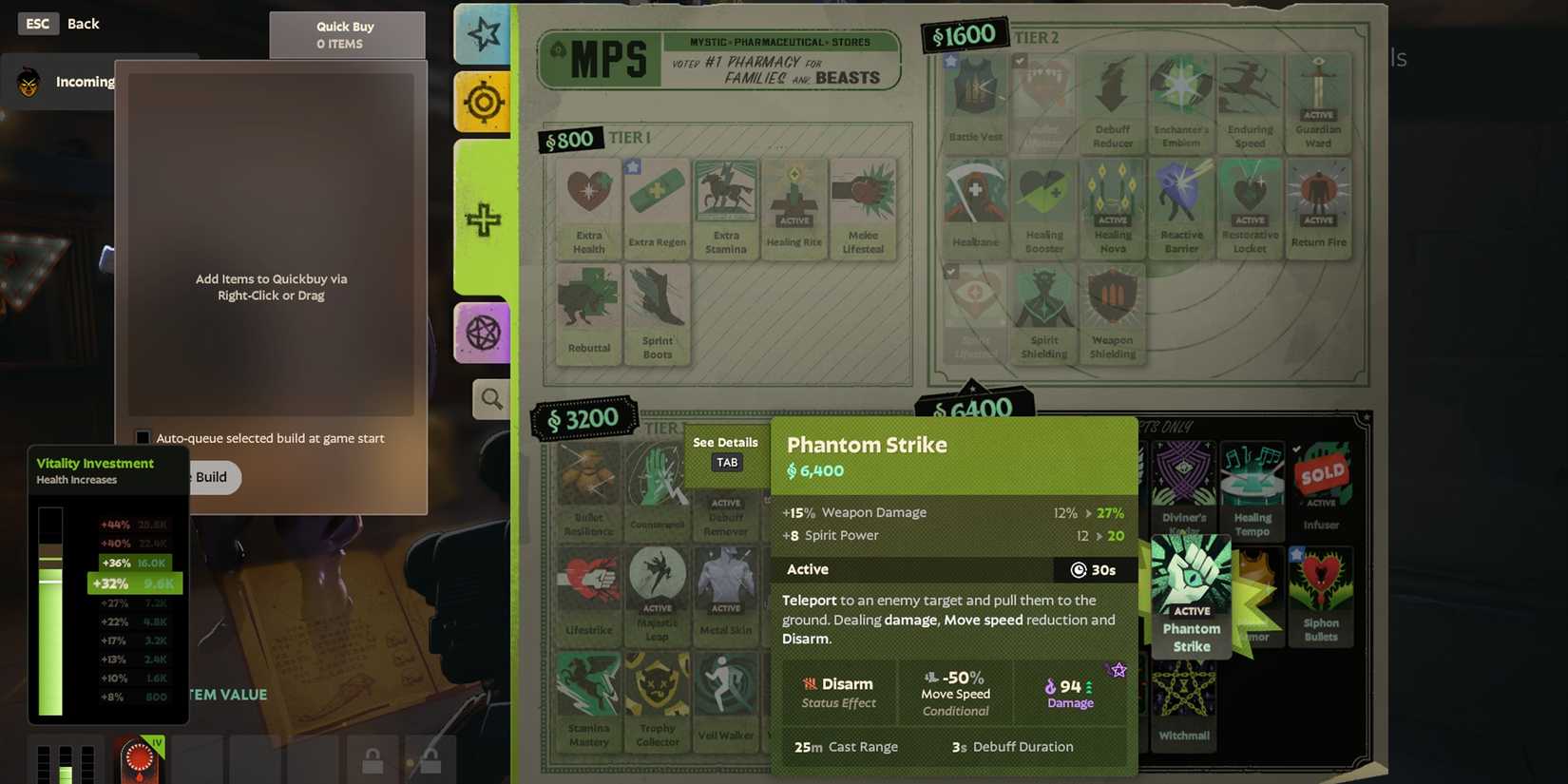Open the item search magnifier

(x=490, y=399)
